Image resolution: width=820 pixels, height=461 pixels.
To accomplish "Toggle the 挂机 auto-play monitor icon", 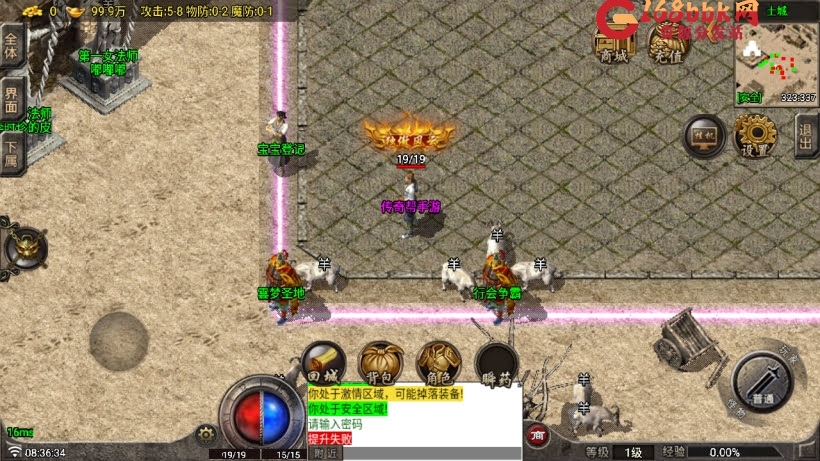I will click(704, 136).
